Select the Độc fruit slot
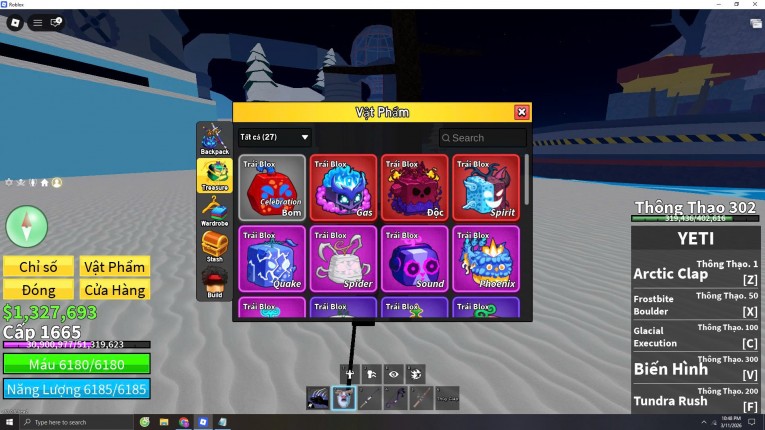Image resolution: width=765 pixels, height=430 pixels. (414, 187)
